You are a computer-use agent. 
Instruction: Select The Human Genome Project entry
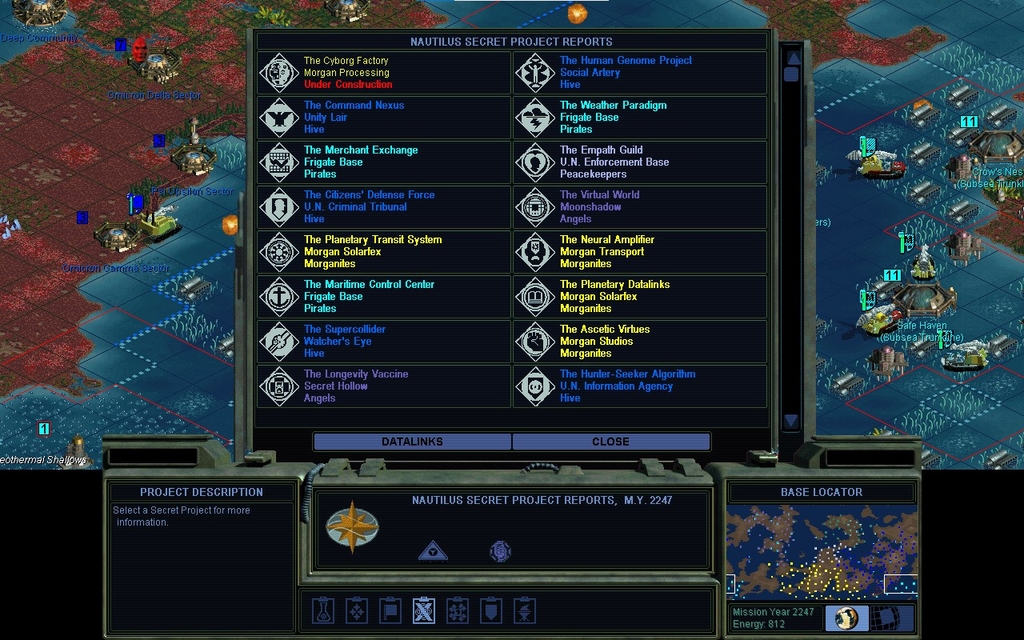[x=640, y=73]
